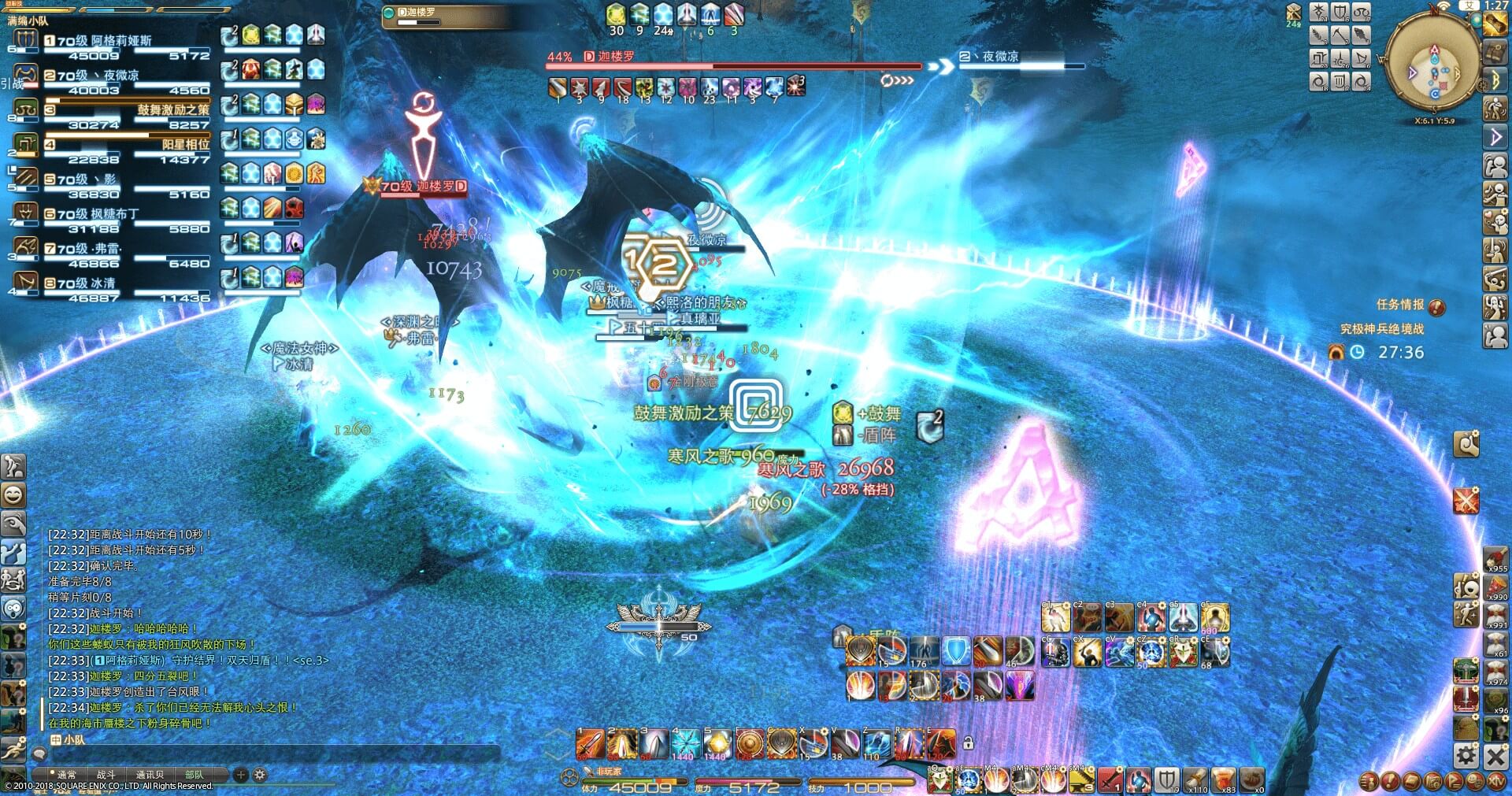Use the sword ability in hotbar slot 1

pyautogui.click(x=590, y=744)
